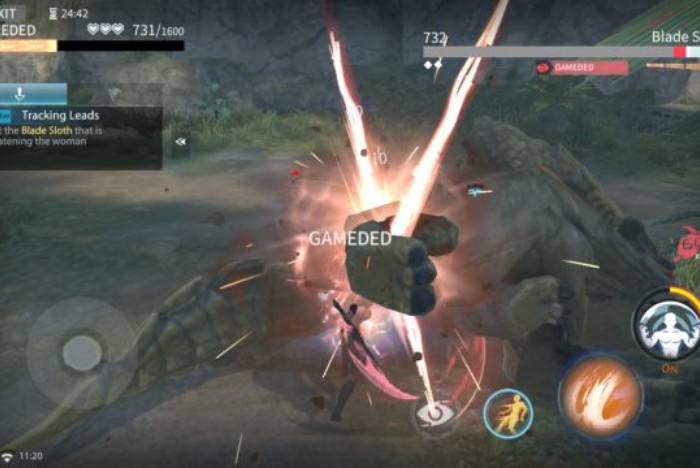This screenshot has height=468, width=700.
Task: Activate the running figure dash skill
Action: (x=508, y=413)
